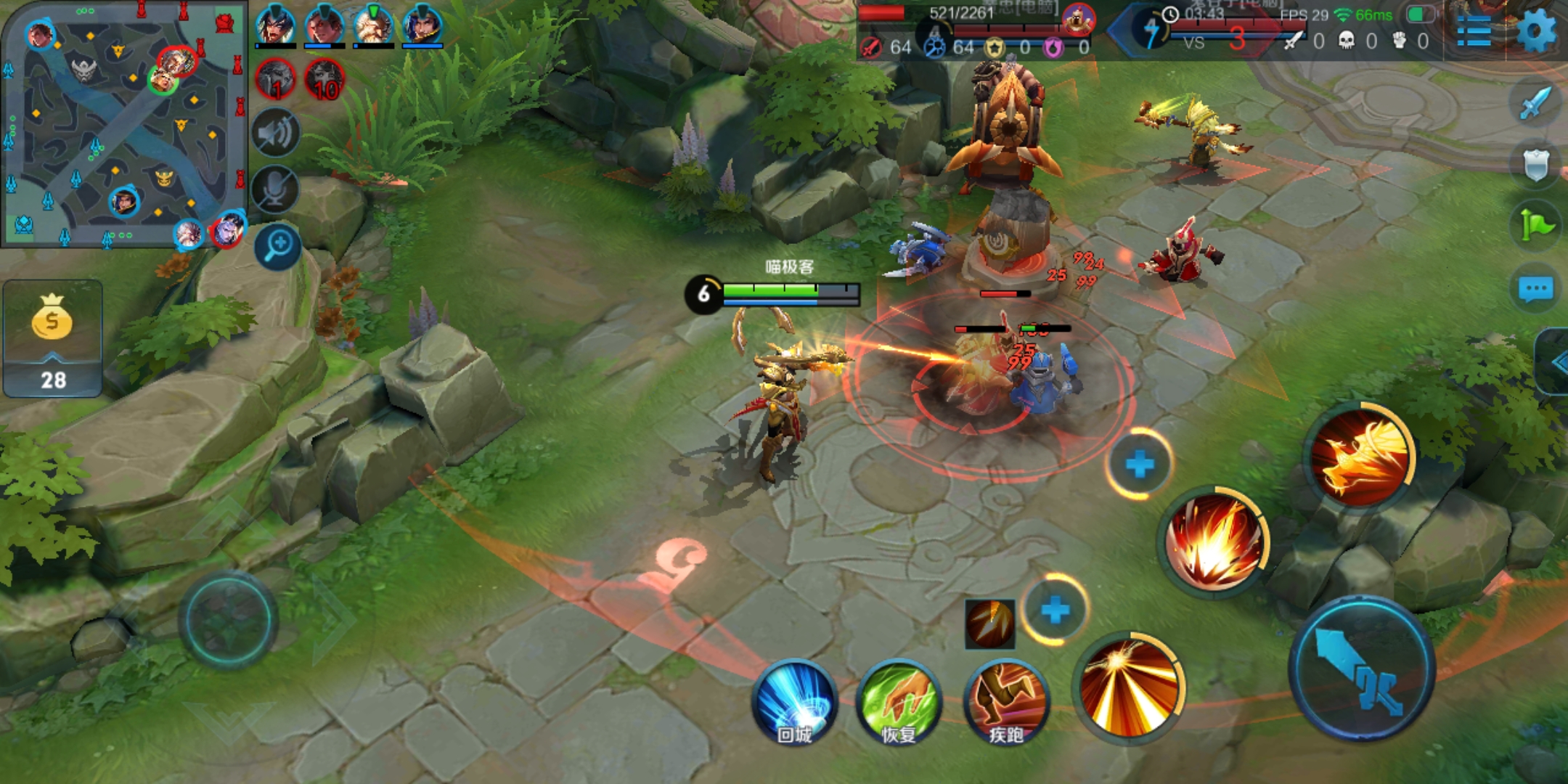Use the small equipped item icon
Screen dimensions: 1568x784
tap(990, 624)
